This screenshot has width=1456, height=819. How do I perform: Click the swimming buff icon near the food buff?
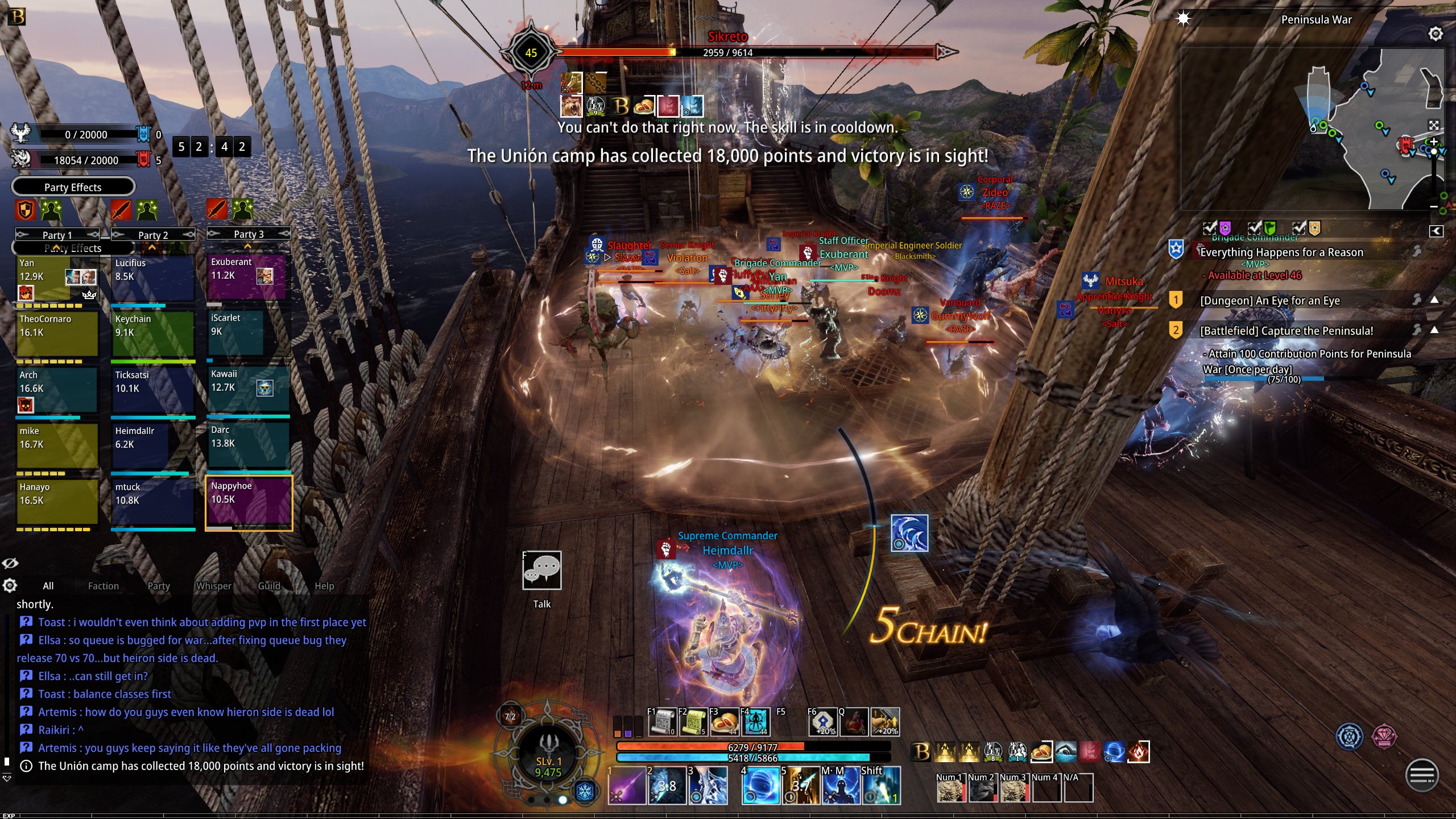[x=1066, y=752]
